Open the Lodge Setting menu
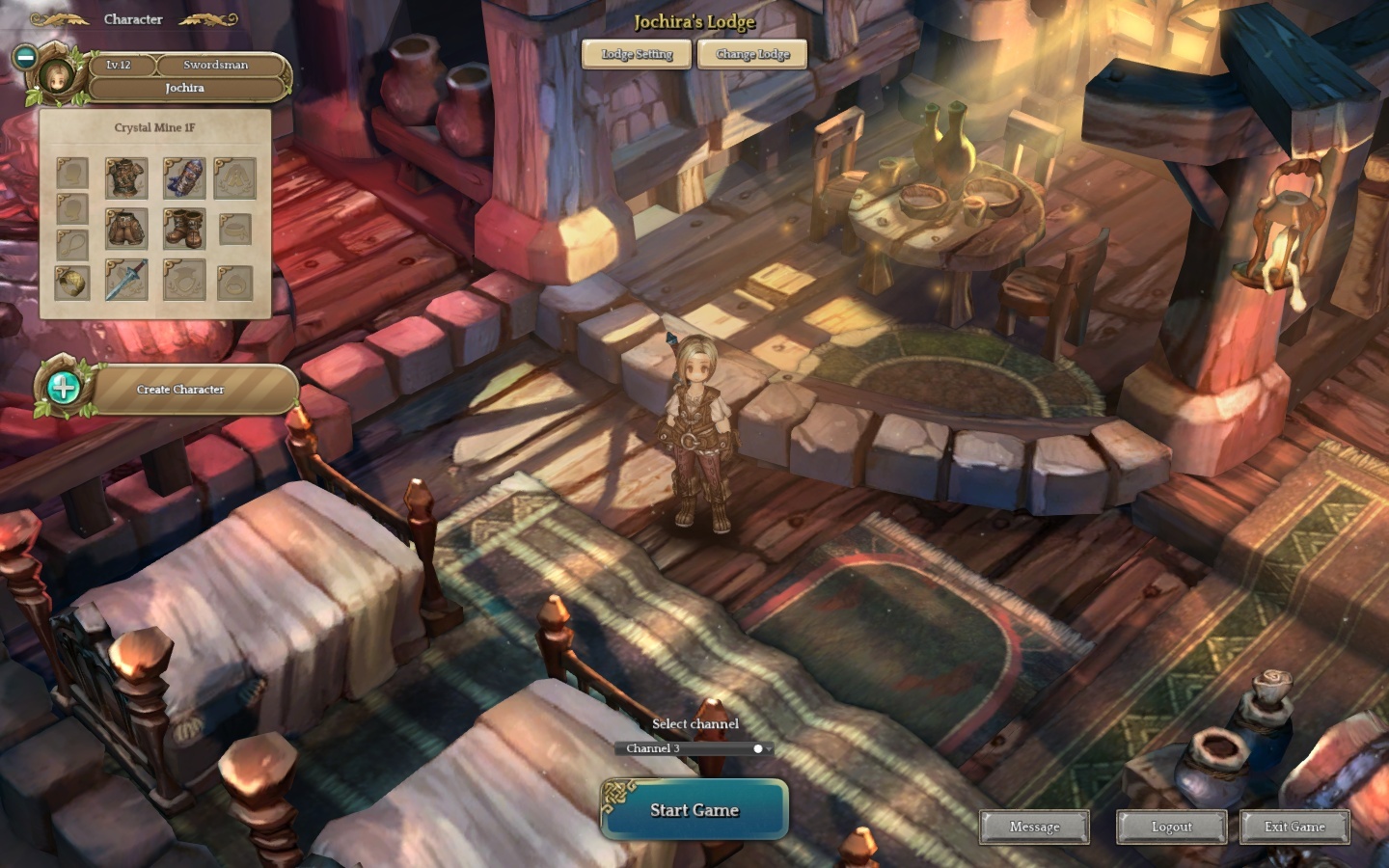The width and height of the screenshot is (1389, 868). coord(637,54)
